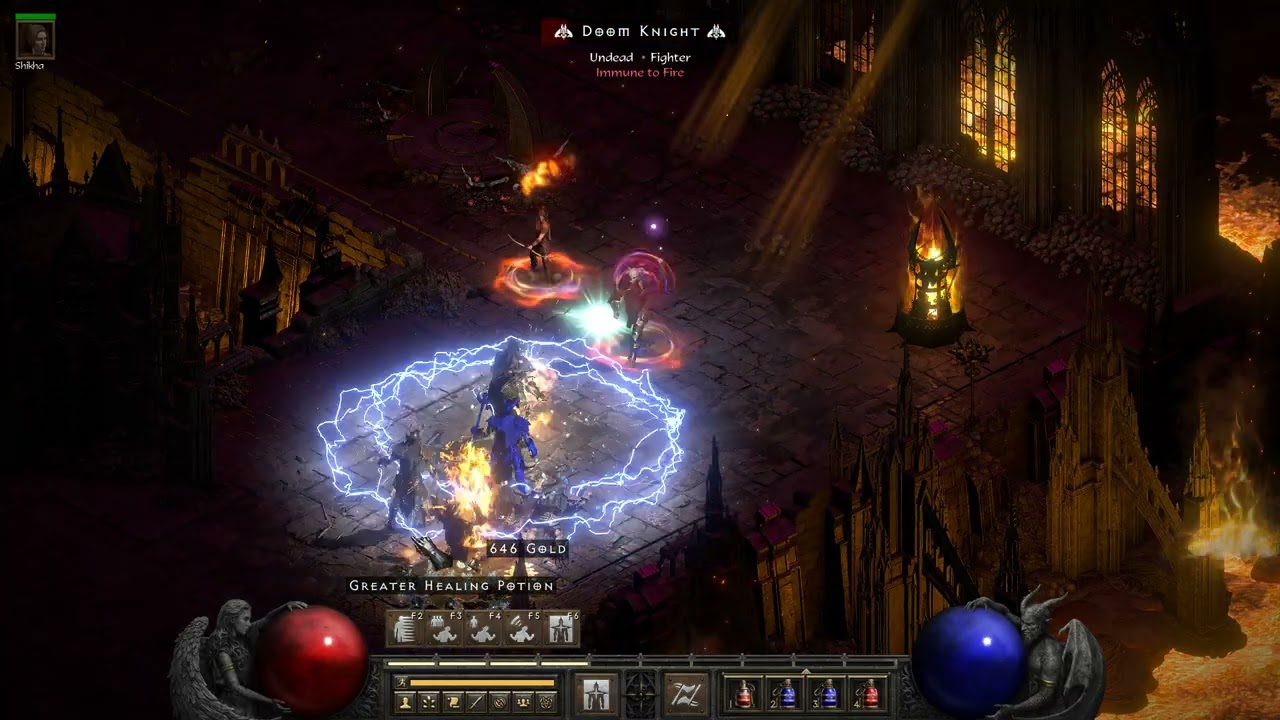
Task: Use the red healing potion in belt slot 1
Action: 745,693
